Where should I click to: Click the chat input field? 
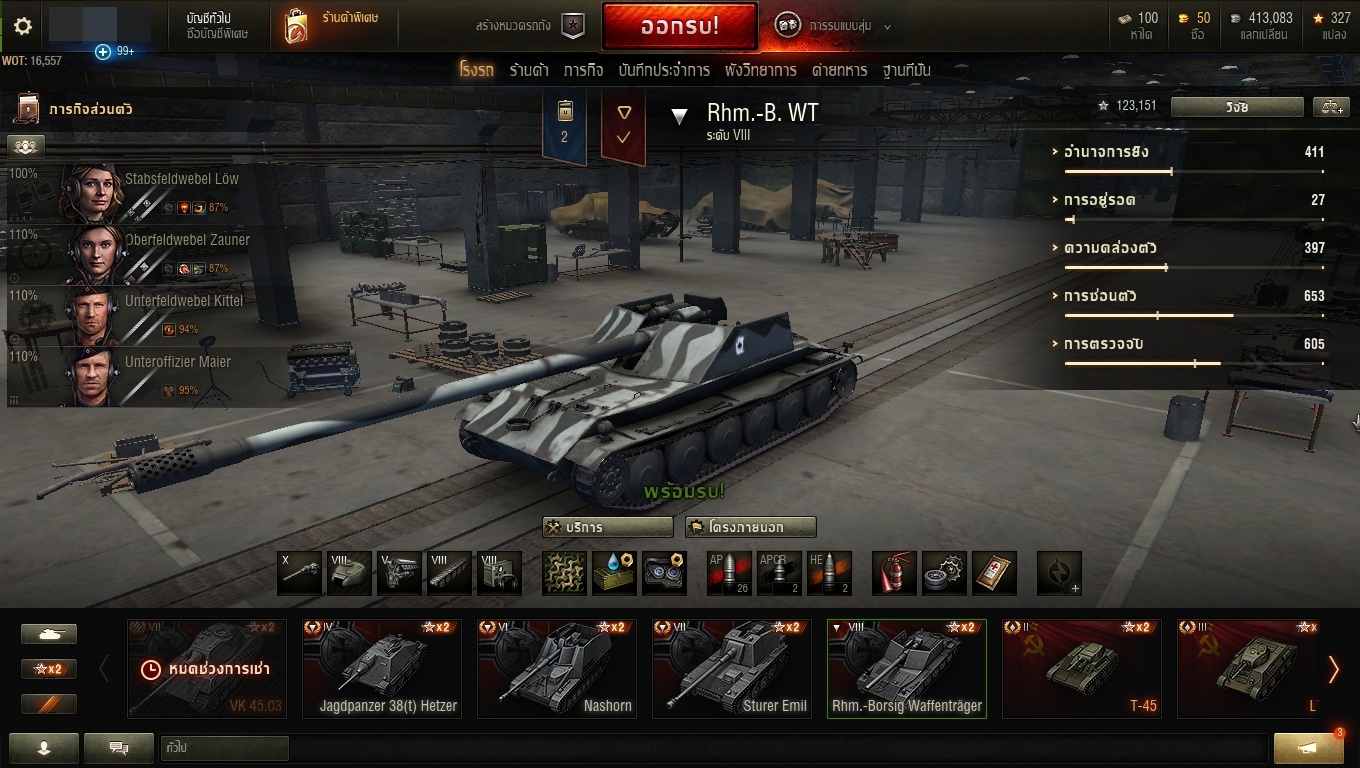click(x=224, y=748)
